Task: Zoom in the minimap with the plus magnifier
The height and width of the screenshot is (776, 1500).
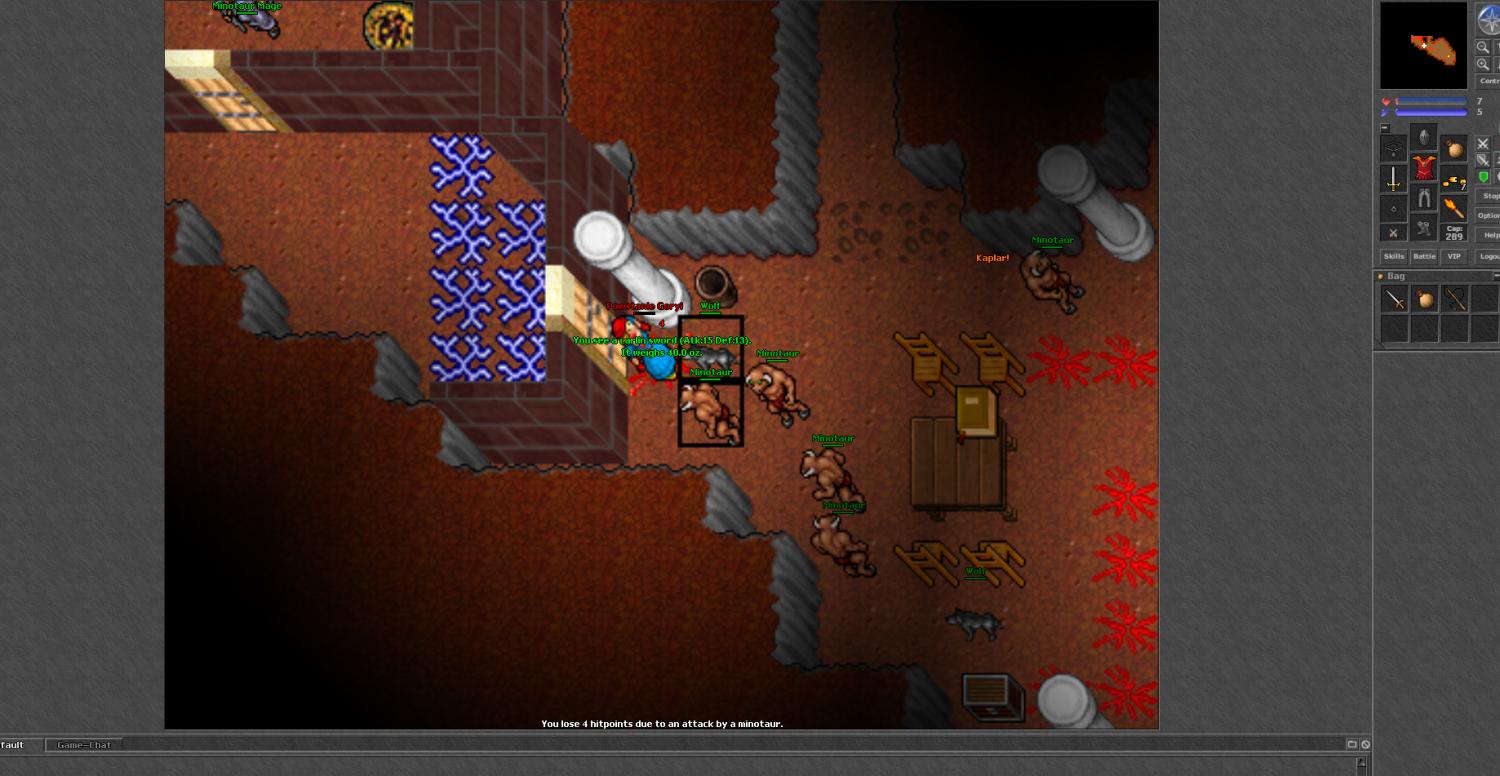Action: click(1483, 64)
